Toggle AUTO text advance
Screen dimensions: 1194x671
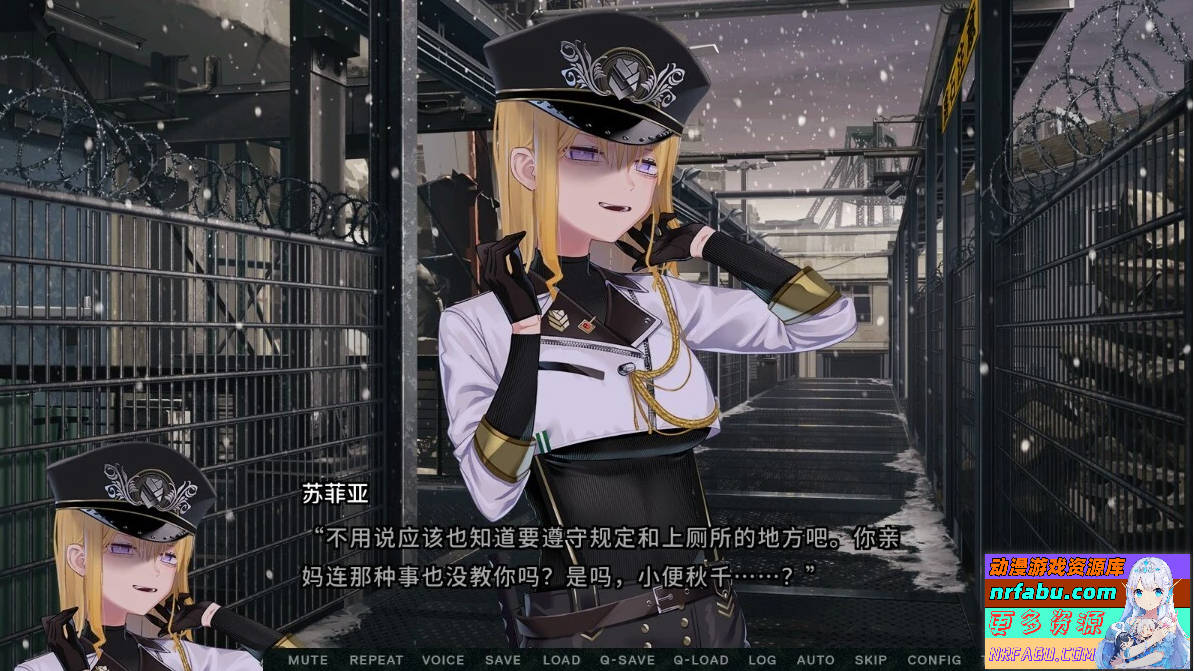point(815,660)
